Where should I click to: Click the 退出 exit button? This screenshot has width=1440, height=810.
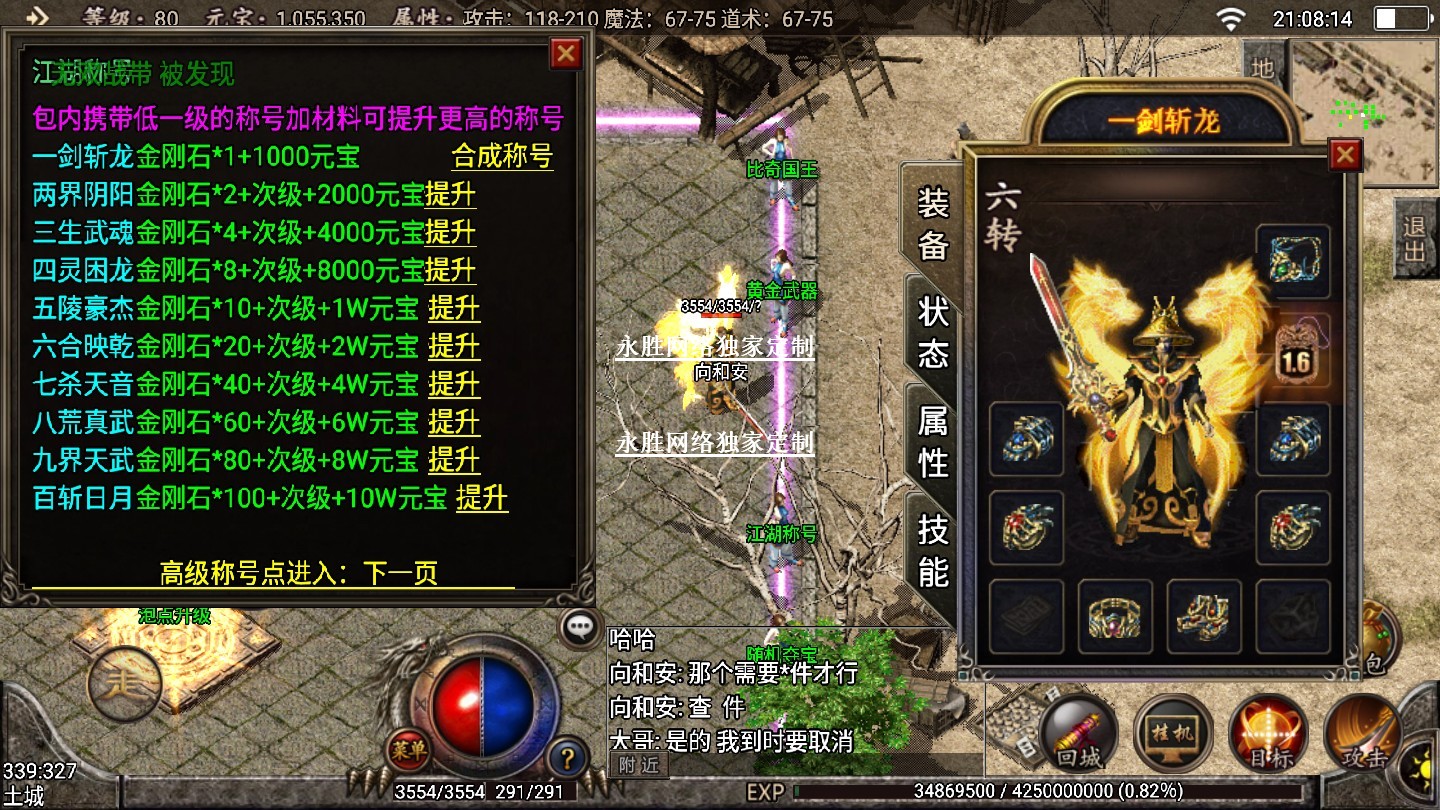(x=1414, y=239)
